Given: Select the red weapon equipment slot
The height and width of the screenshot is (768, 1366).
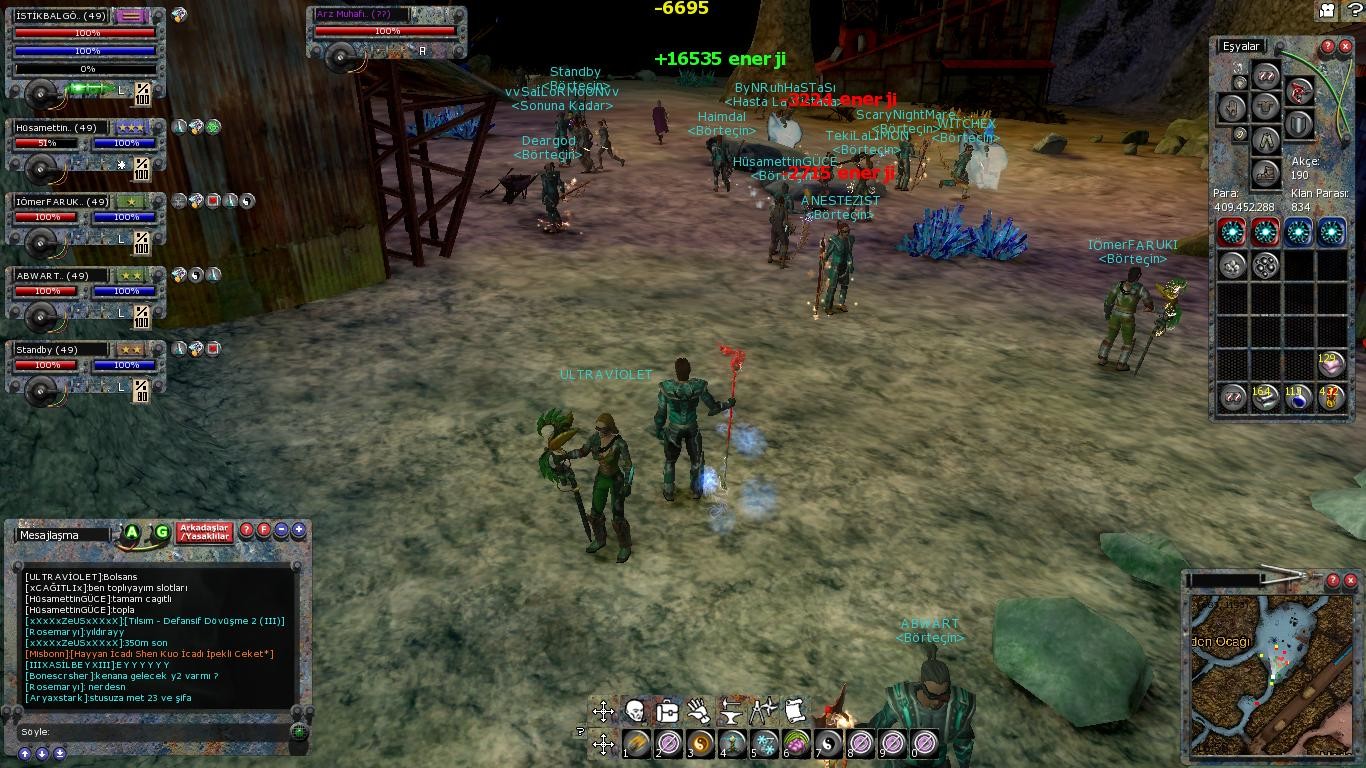Looking at the screenshot, I should coord(1299,93).
